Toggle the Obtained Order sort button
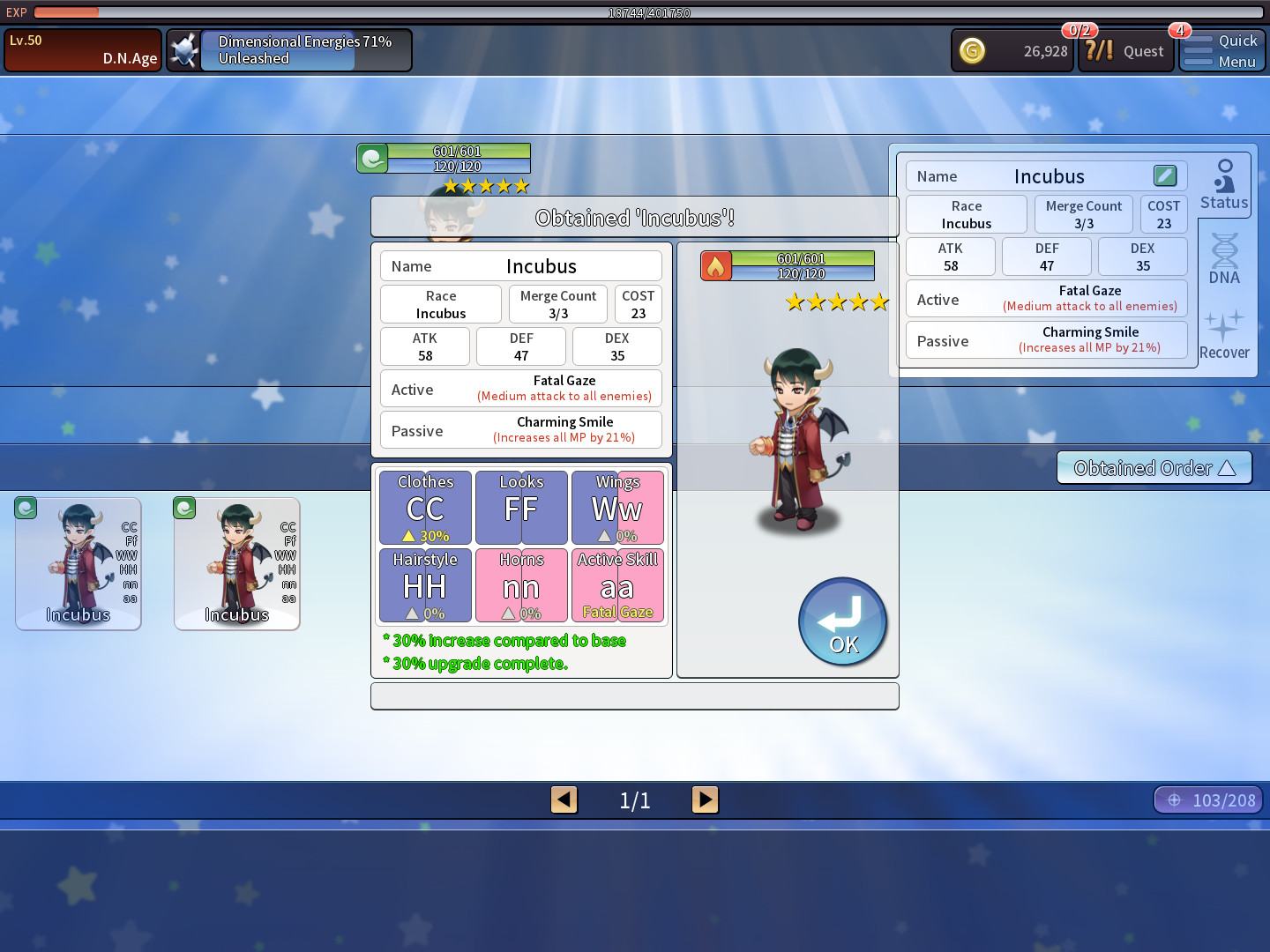Screen dimensions: 1270x952 [x=1154, y=468]
